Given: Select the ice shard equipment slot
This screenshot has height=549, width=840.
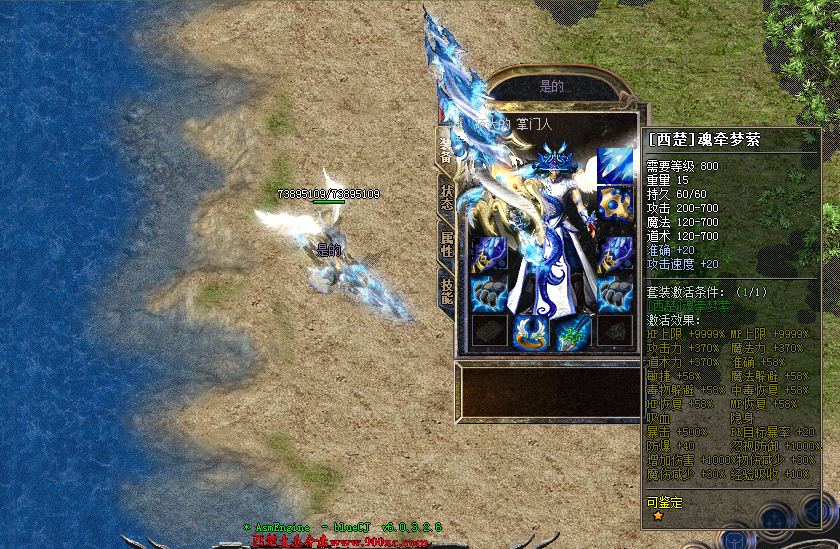Looking at the screenshot, I should [x=616, y=166].
